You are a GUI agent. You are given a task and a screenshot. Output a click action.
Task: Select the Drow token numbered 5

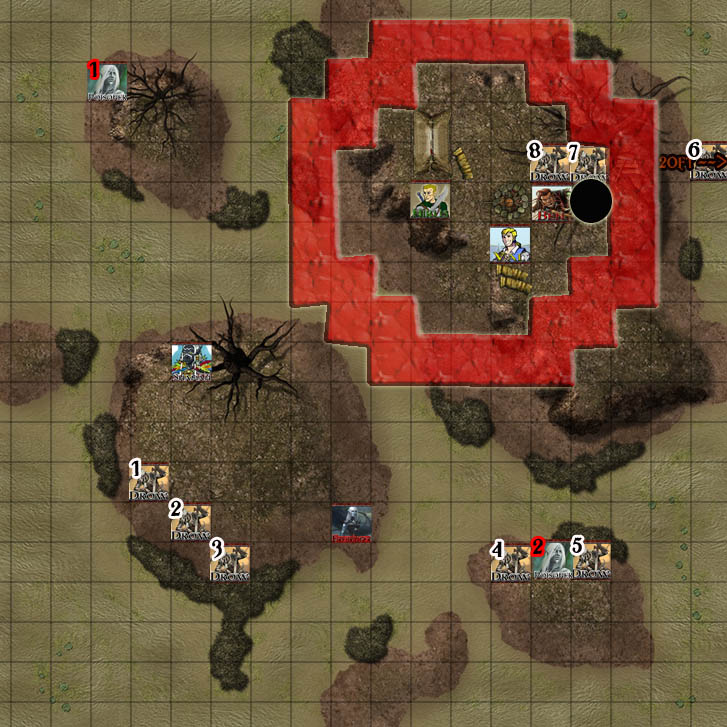point(590,562)
